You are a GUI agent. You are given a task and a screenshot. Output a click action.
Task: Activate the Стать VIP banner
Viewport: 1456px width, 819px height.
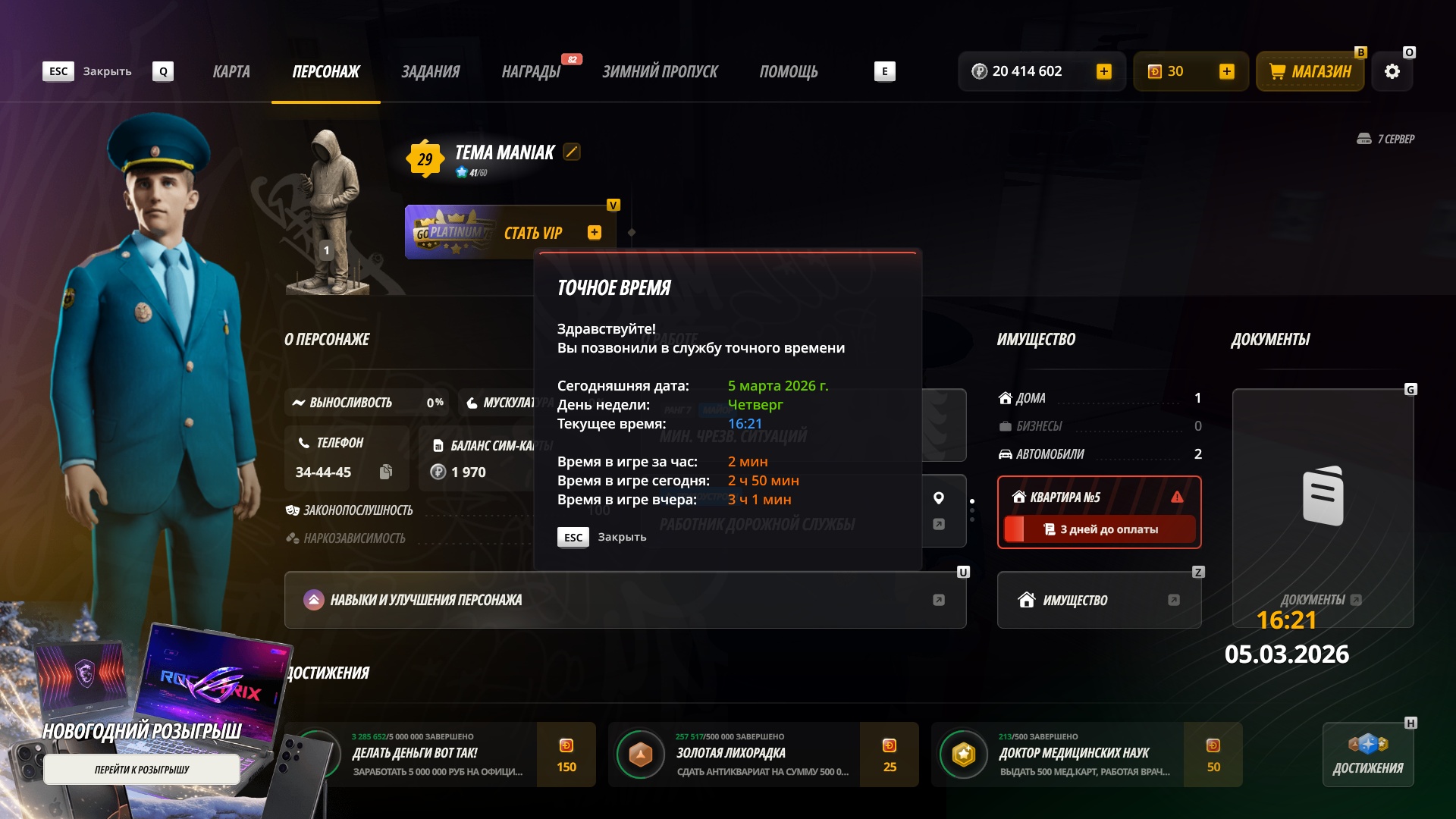click(x=508, y=233)
